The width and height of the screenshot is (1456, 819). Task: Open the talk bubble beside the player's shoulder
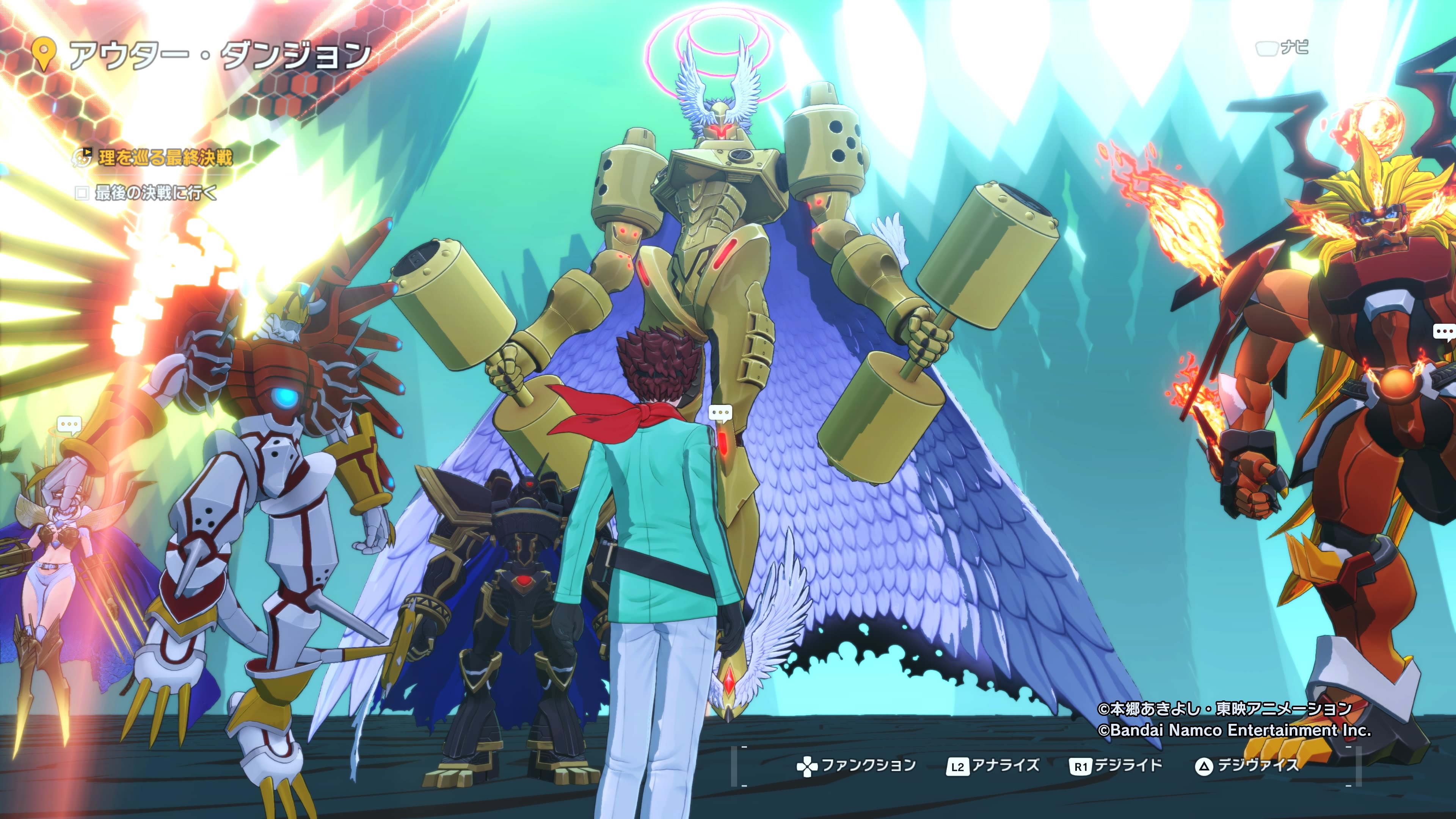[720, 413]
